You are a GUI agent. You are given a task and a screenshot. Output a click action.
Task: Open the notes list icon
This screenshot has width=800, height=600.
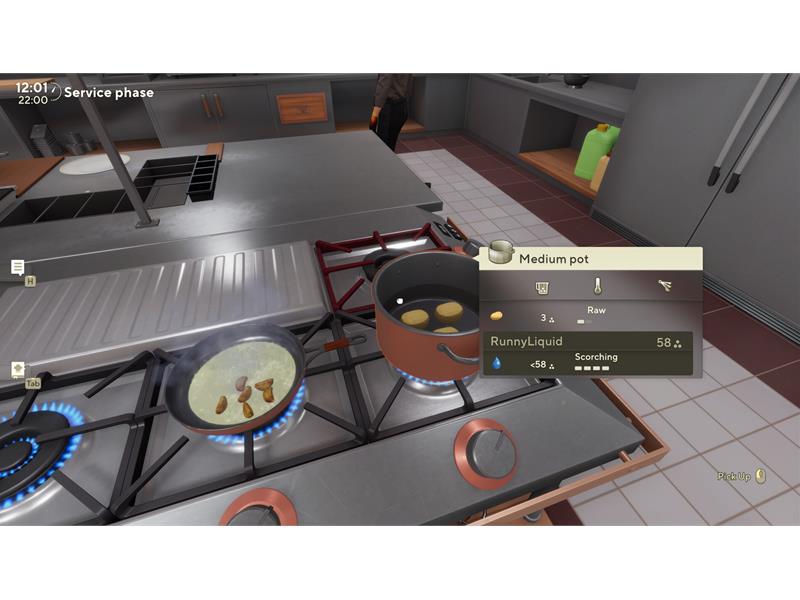(18, 267)
